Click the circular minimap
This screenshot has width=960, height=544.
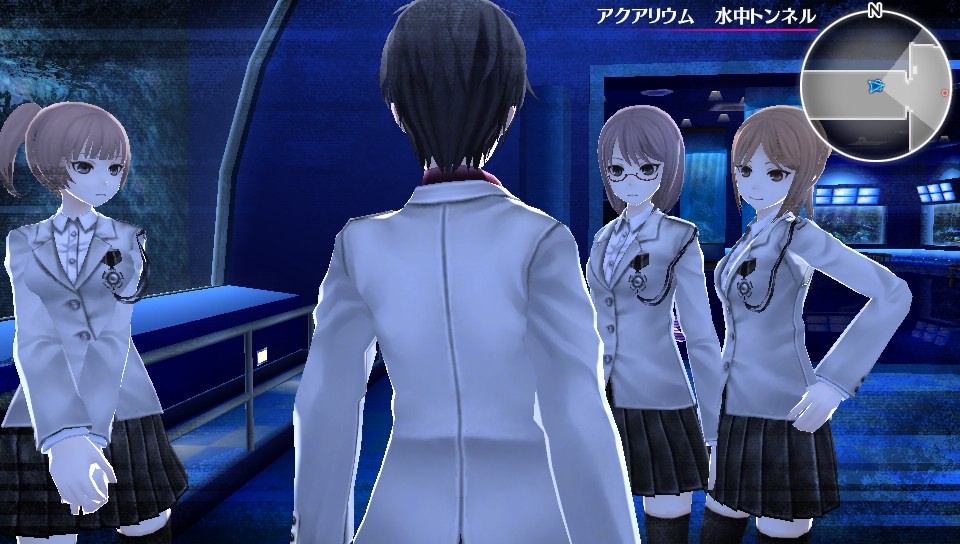873,89
